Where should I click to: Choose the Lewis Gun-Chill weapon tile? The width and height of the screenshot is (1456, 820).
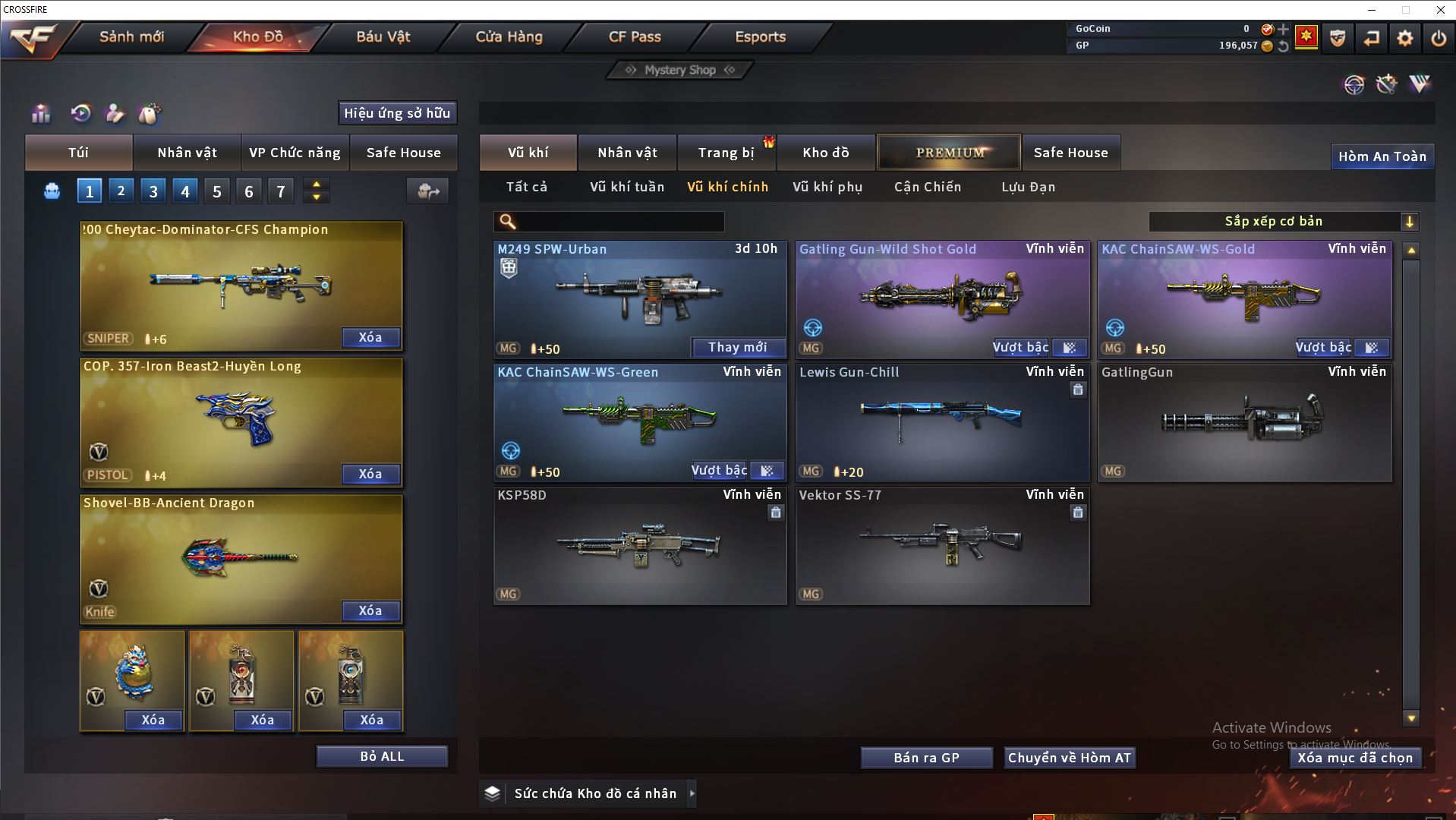[942, 419]
